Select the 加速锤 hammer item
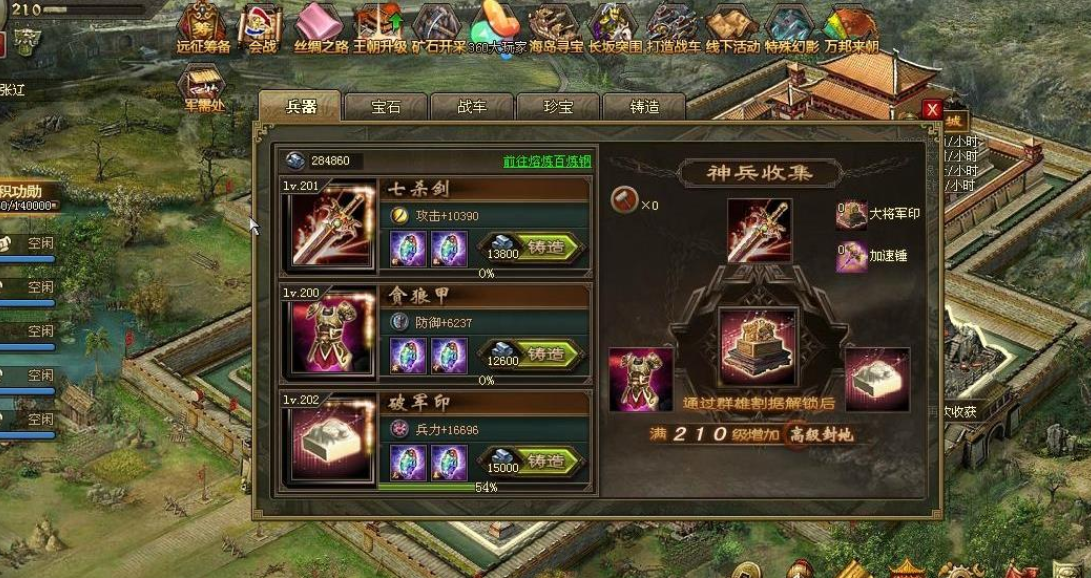This screenshot has height=578, width=1091. 851,256
